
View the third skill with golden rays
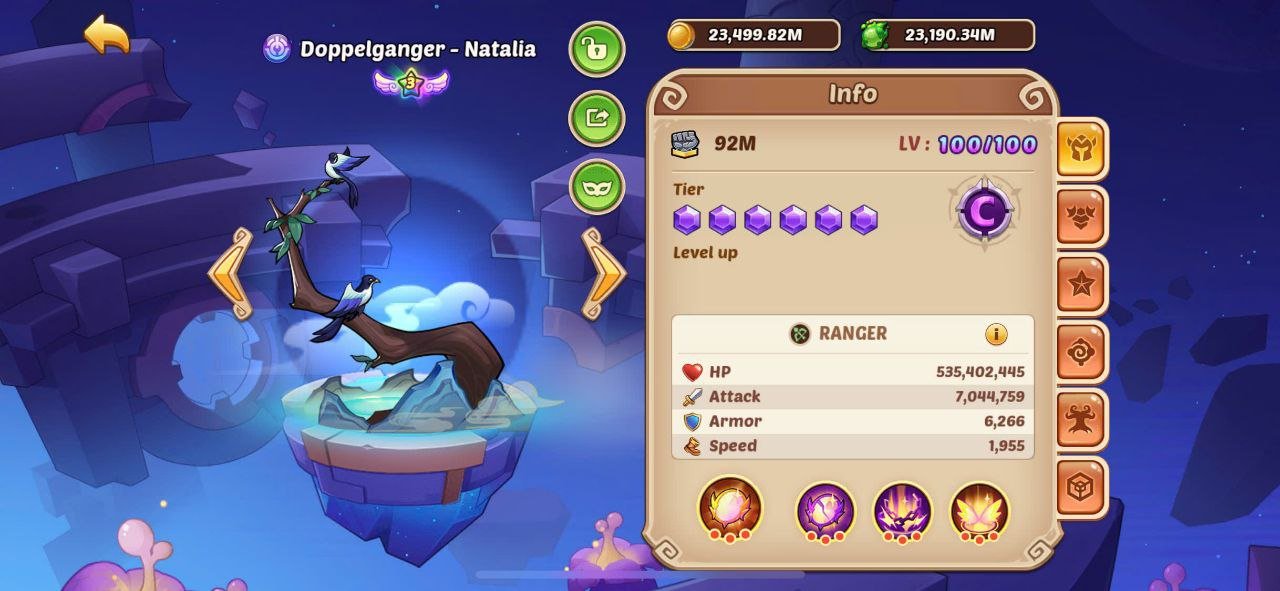coord(902,511)
